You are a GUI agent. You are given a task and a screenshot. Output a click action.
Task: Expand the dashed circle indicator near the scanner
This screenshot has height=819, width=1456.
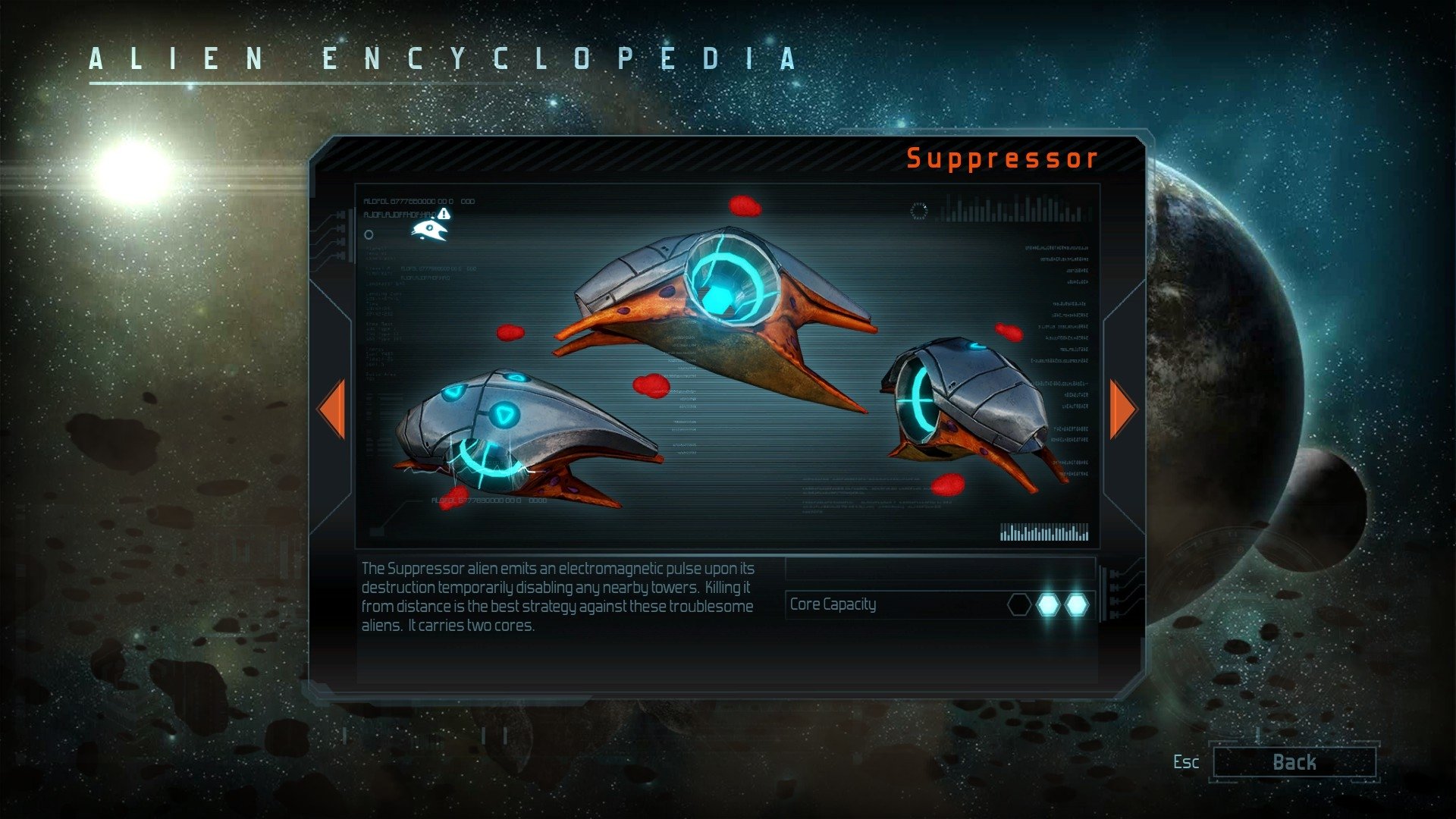coord(918,210)
